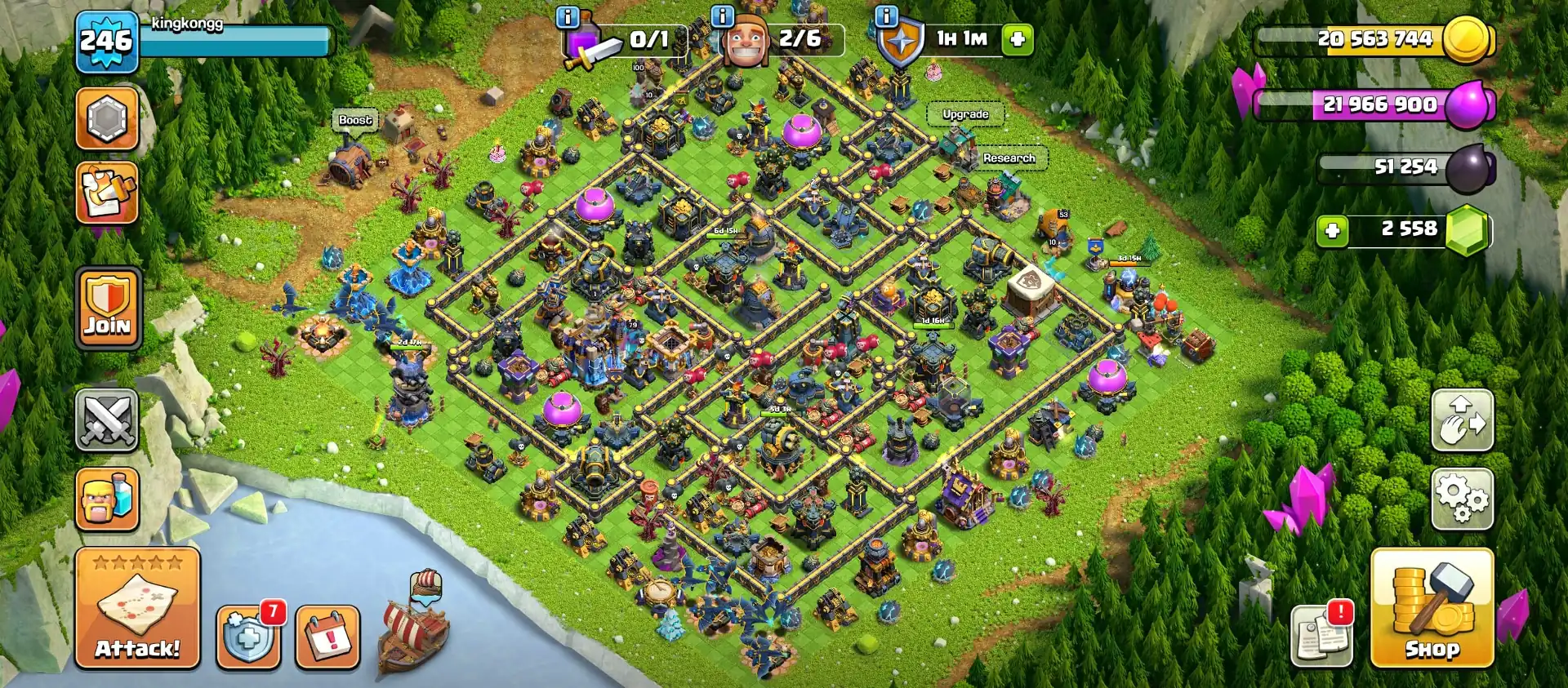This screenshot has width=1568, height=688.
Task: Click the purple elixir progress bar
Action: [x=1380, y=105]
